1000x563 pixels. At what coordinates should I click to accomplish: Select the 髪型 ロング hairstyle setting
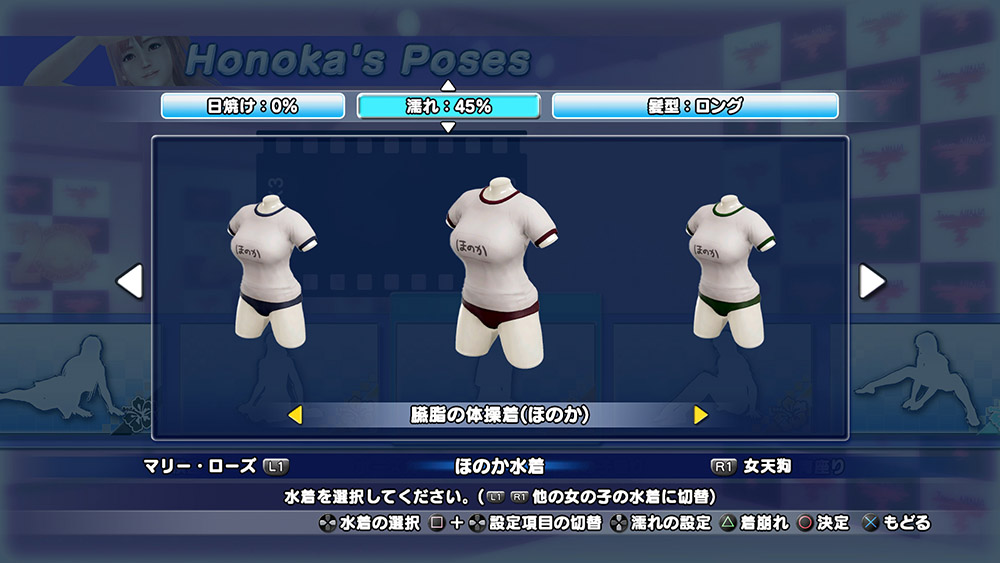pos(695,106)
